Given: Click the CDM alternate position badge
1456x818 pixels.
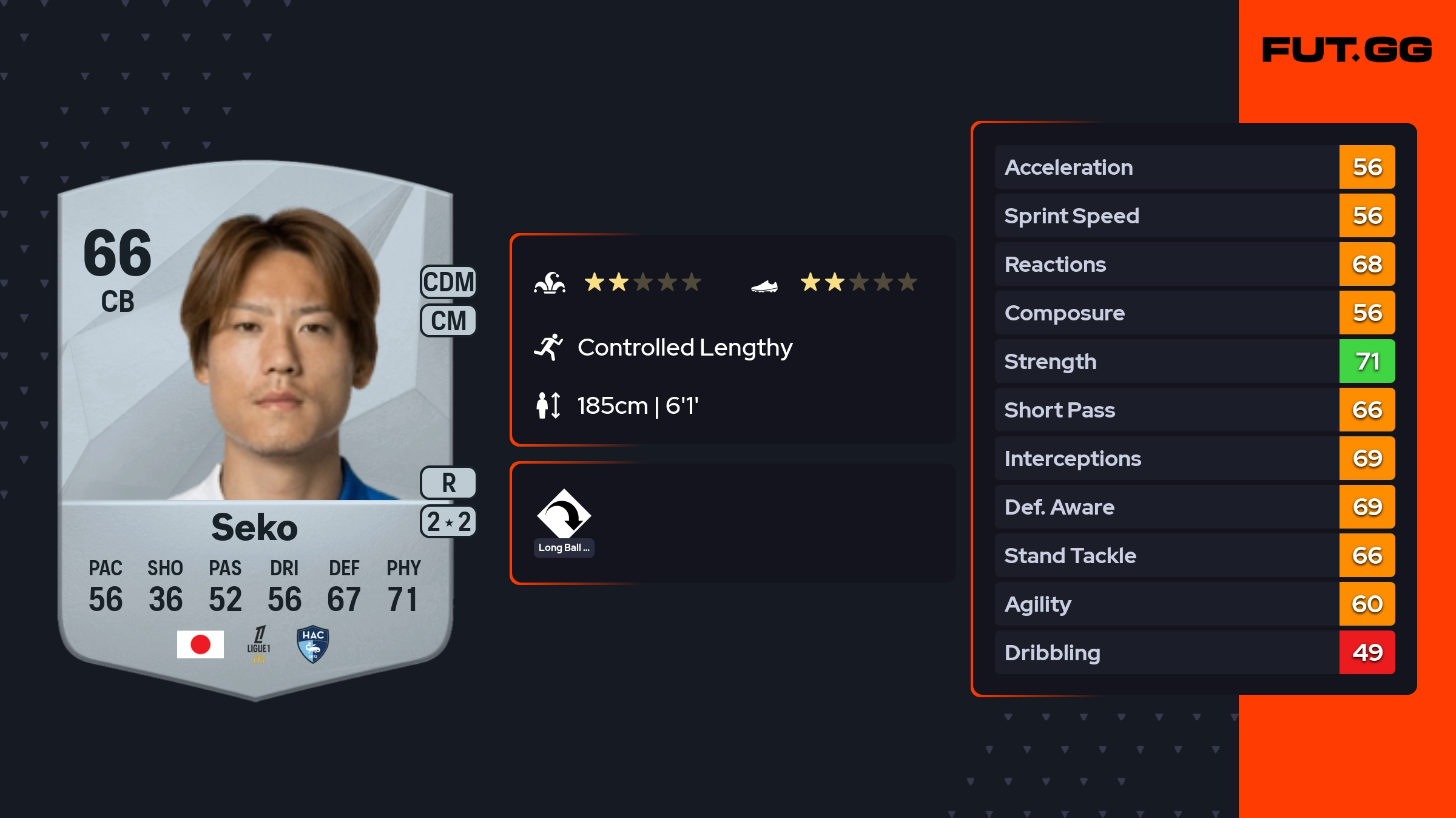Looking at the screenshot, I should point(448,282).
